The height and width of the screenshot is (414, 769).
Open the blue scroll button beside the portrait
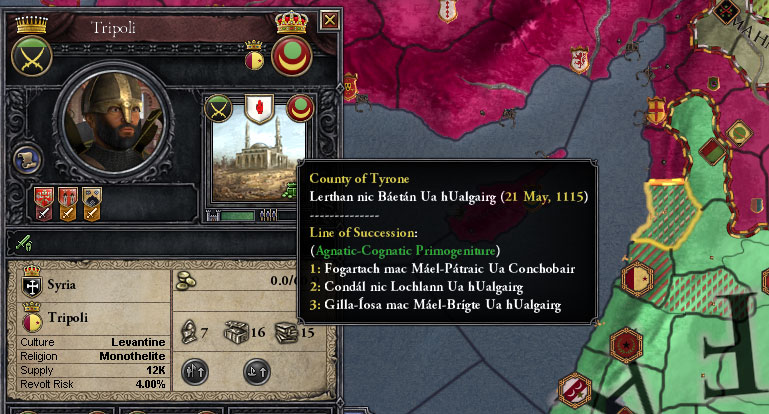tap(28, 160)
